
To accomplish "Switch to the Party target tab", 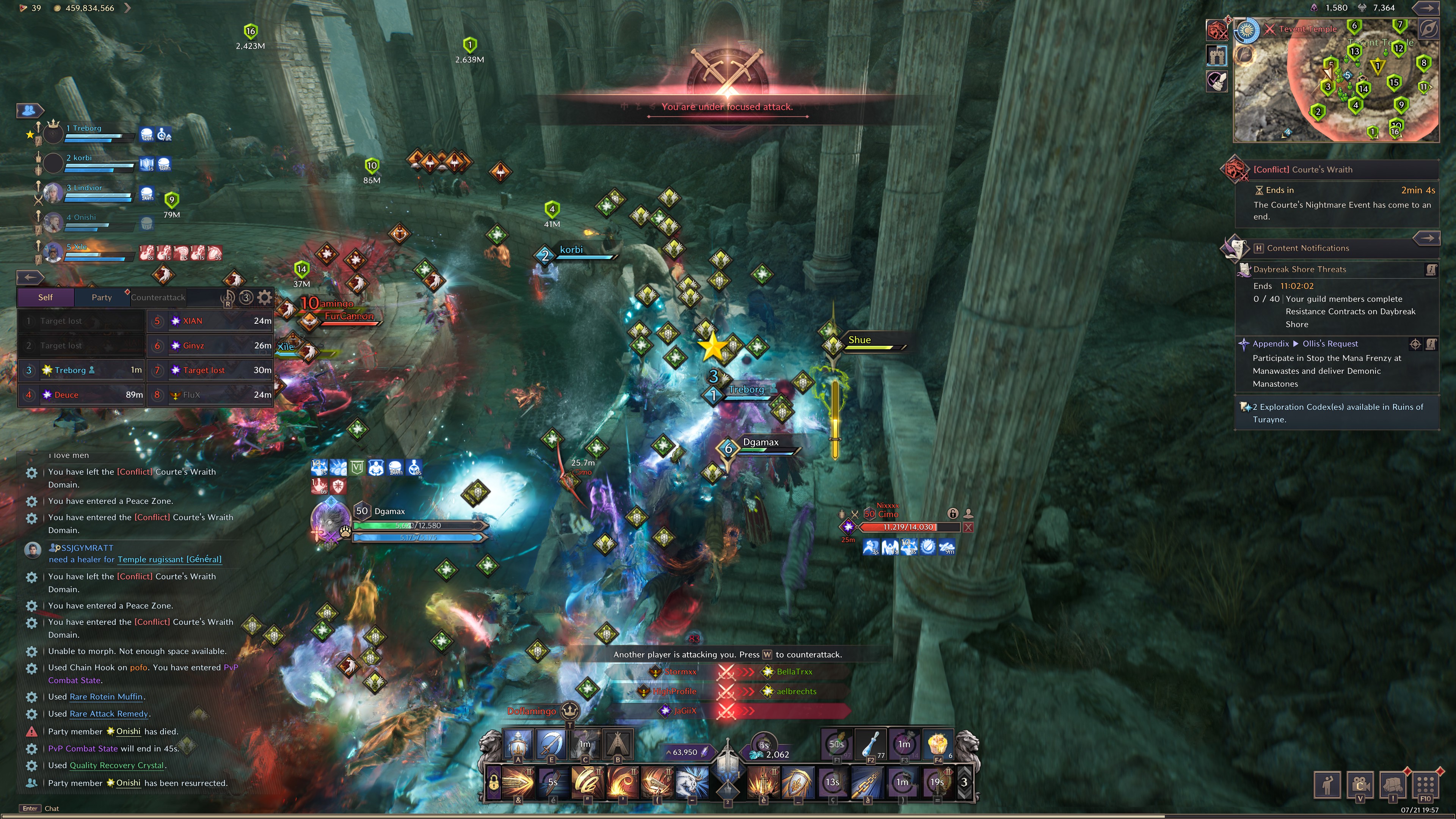I will (102, 297).
